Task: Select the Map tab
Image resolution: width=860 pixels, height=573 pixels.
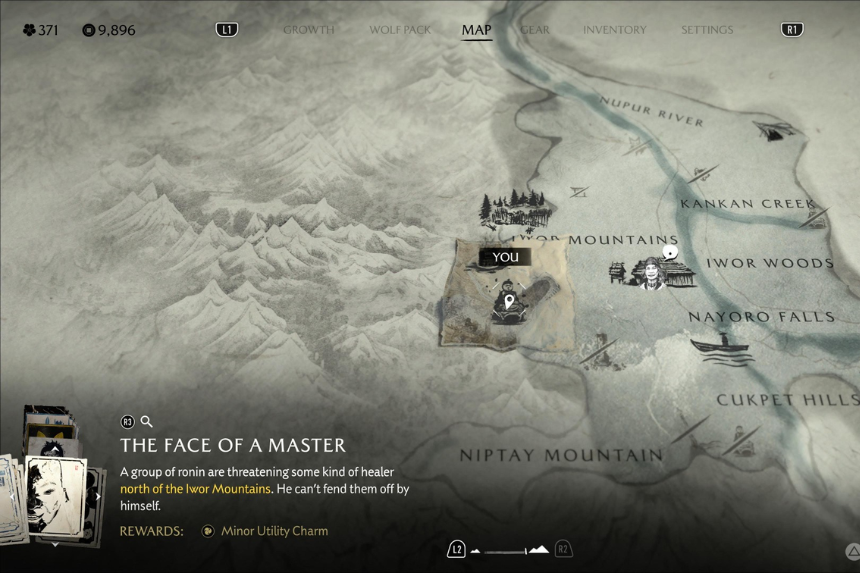Action: tap(476, 30)
